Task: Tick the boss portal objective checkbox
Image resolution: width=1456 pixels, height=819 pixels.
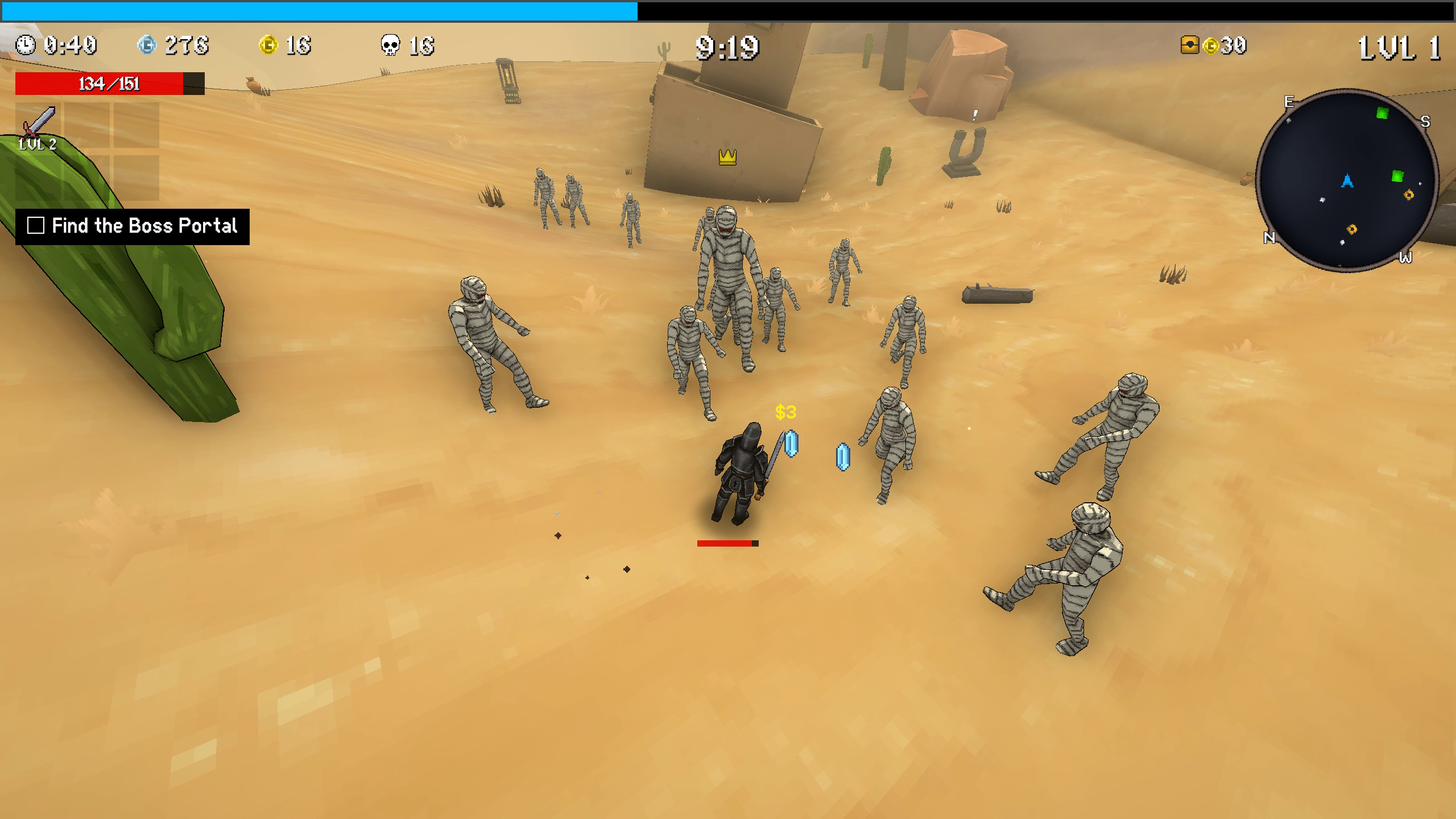Action: pyautogui.click(x=36, y=226)
